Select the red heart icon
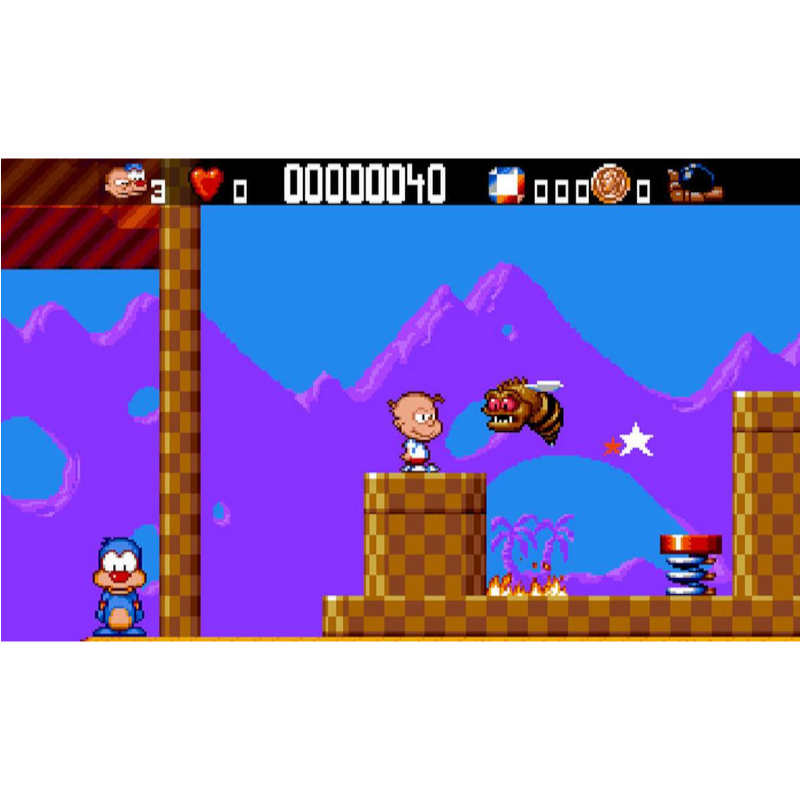 (206, 184)
